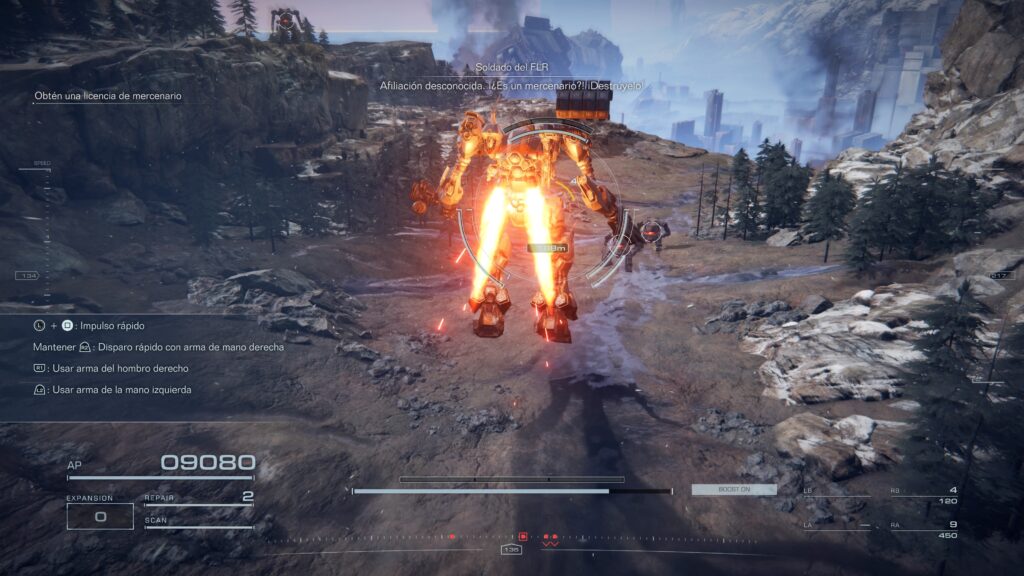Select the mercenary license objective tracker

tap(108, 96)
